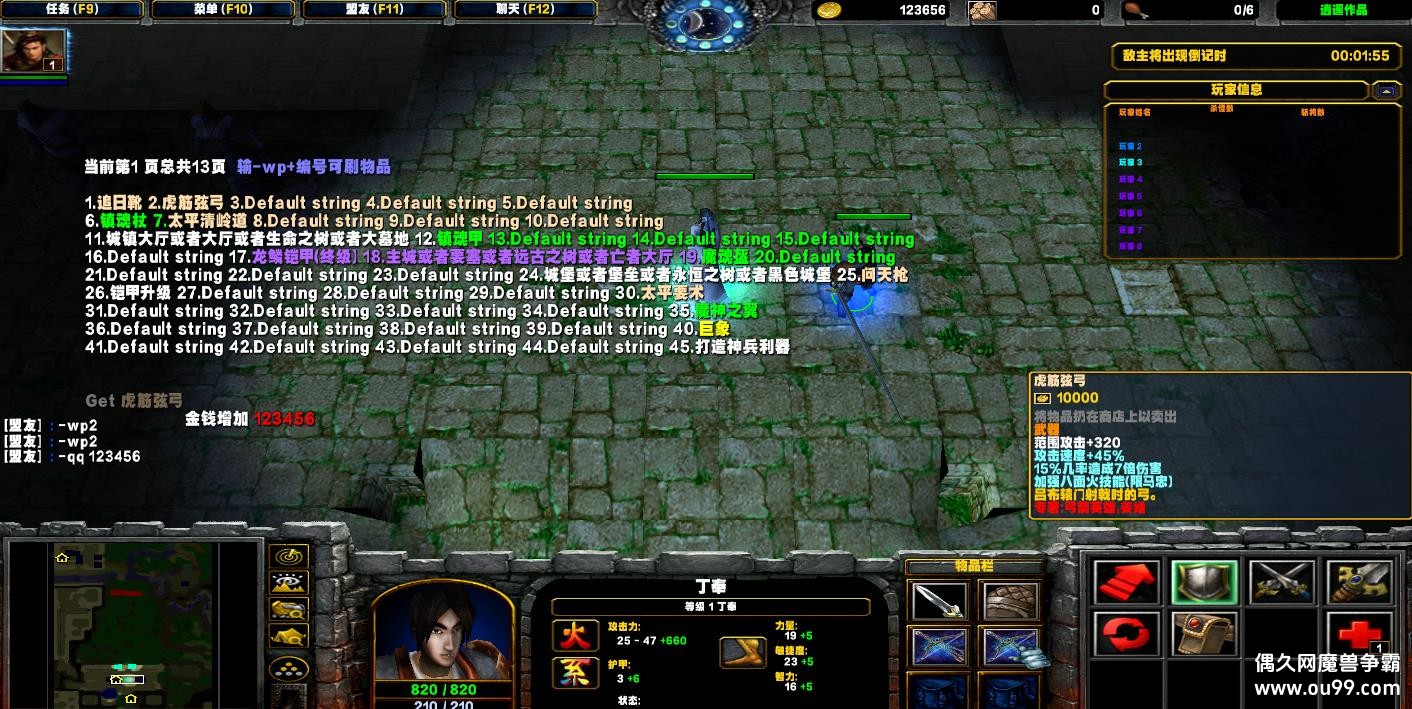This screenshot has width=1412, height=709.
Task: Open the 菜单 (F10) main menu
Action: click(223, 10)
